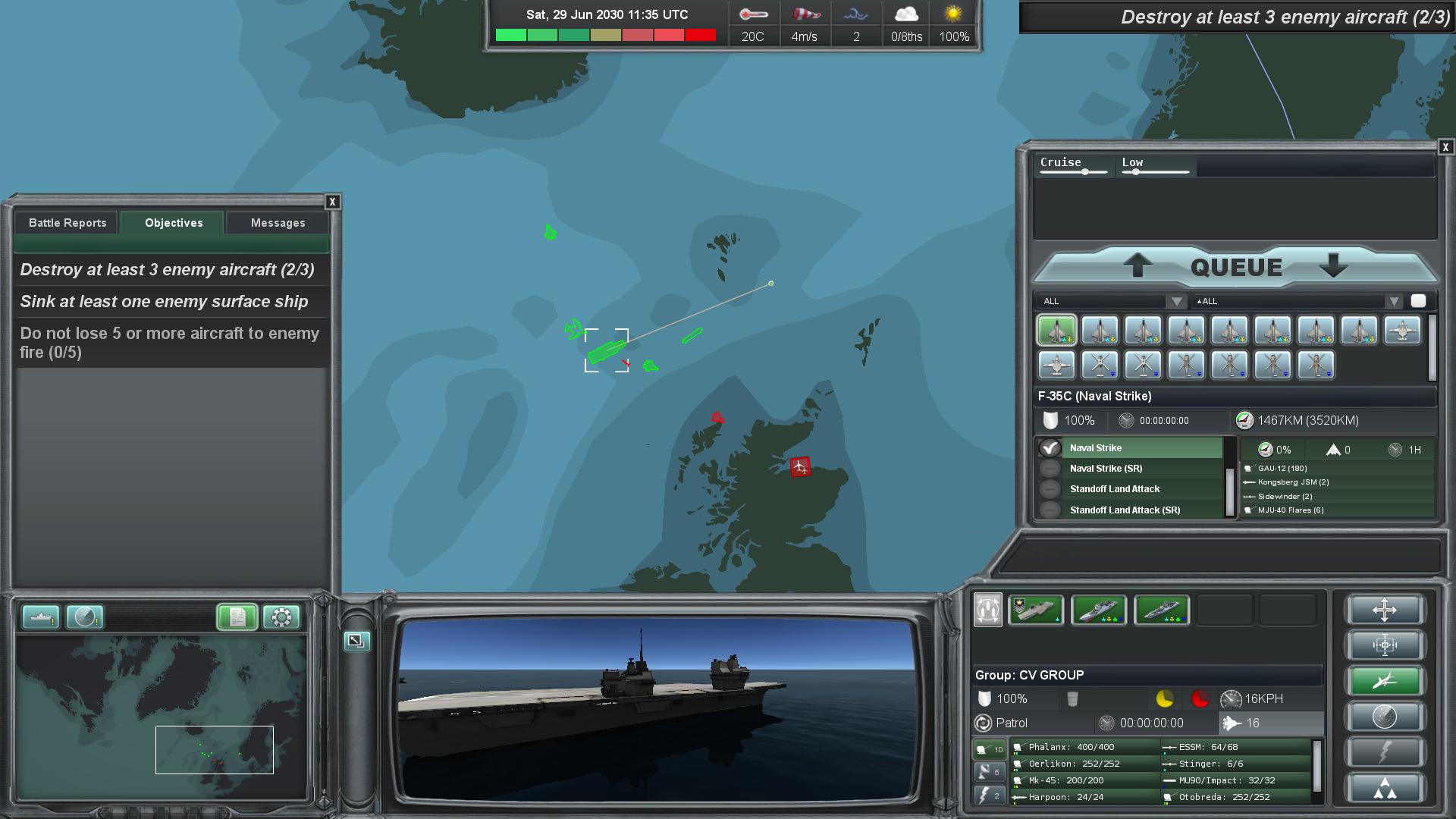Click the three-triangle formation button
This screenshot has width=1456, height=819.
point(1384,789)
